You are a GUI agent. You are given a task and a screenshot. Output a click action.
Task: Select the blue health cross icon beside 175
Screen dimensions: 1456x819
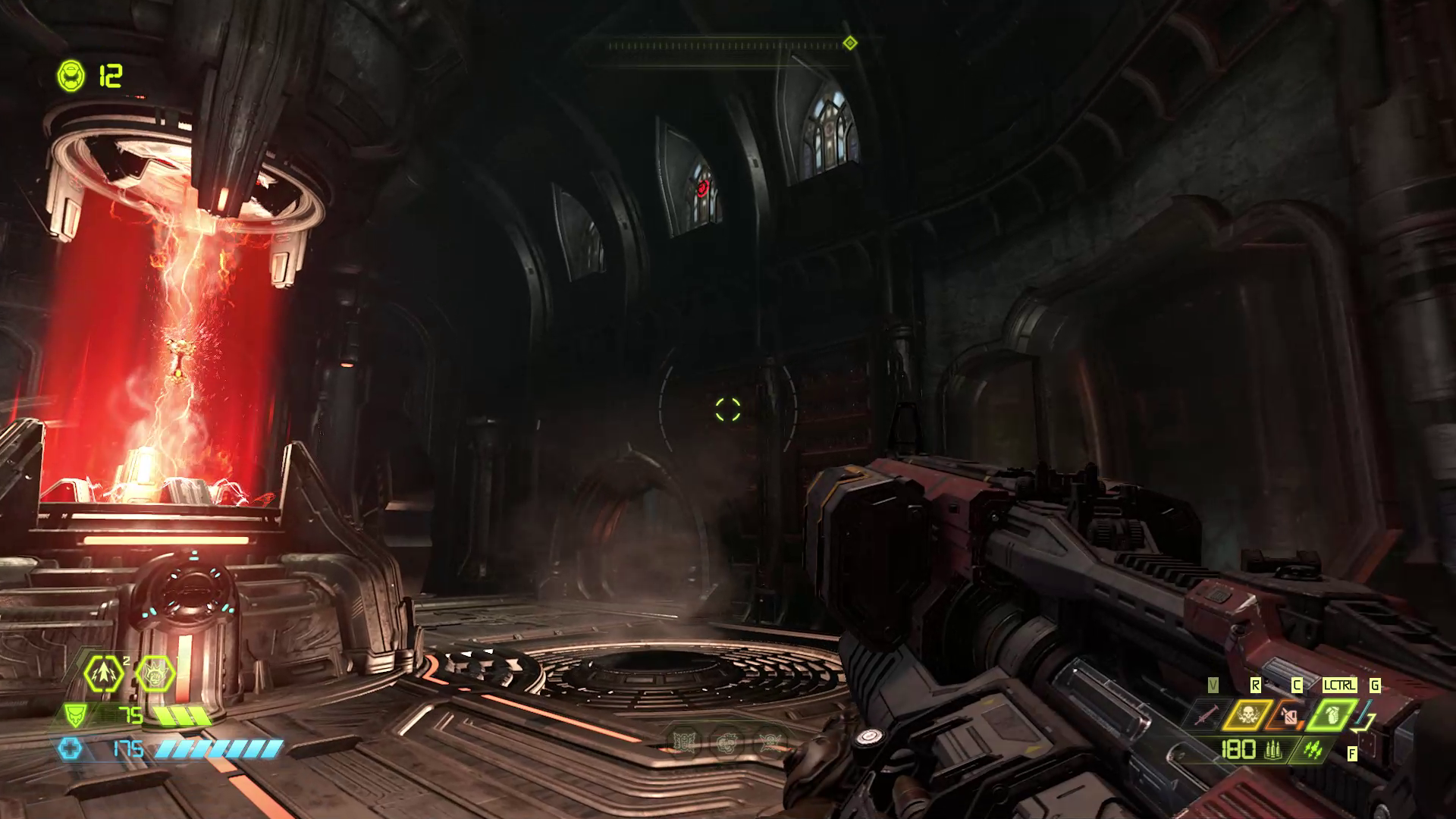tap(71, 749)
